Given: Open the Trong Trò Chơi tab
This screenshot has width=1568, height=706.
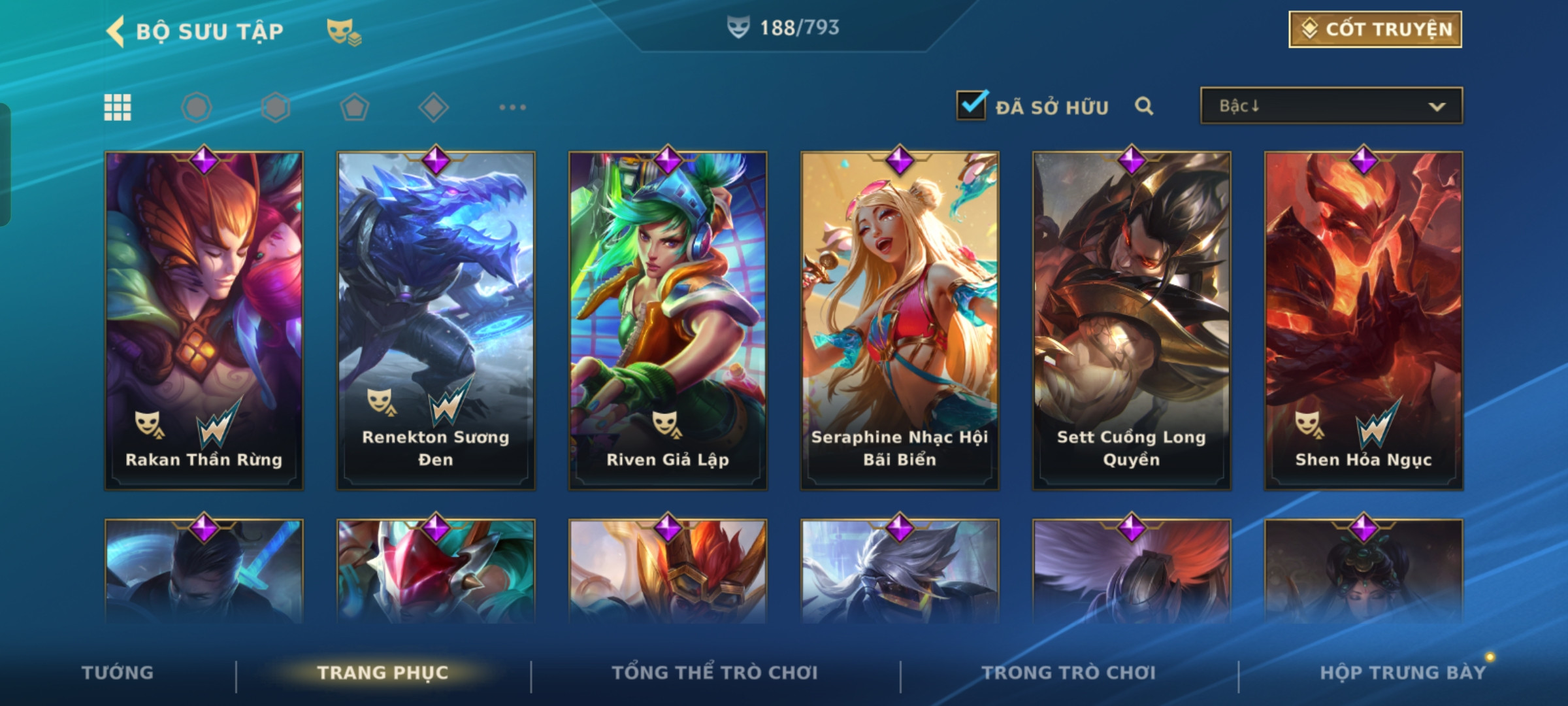Looking at the screenshot, I should point(1069,673).
